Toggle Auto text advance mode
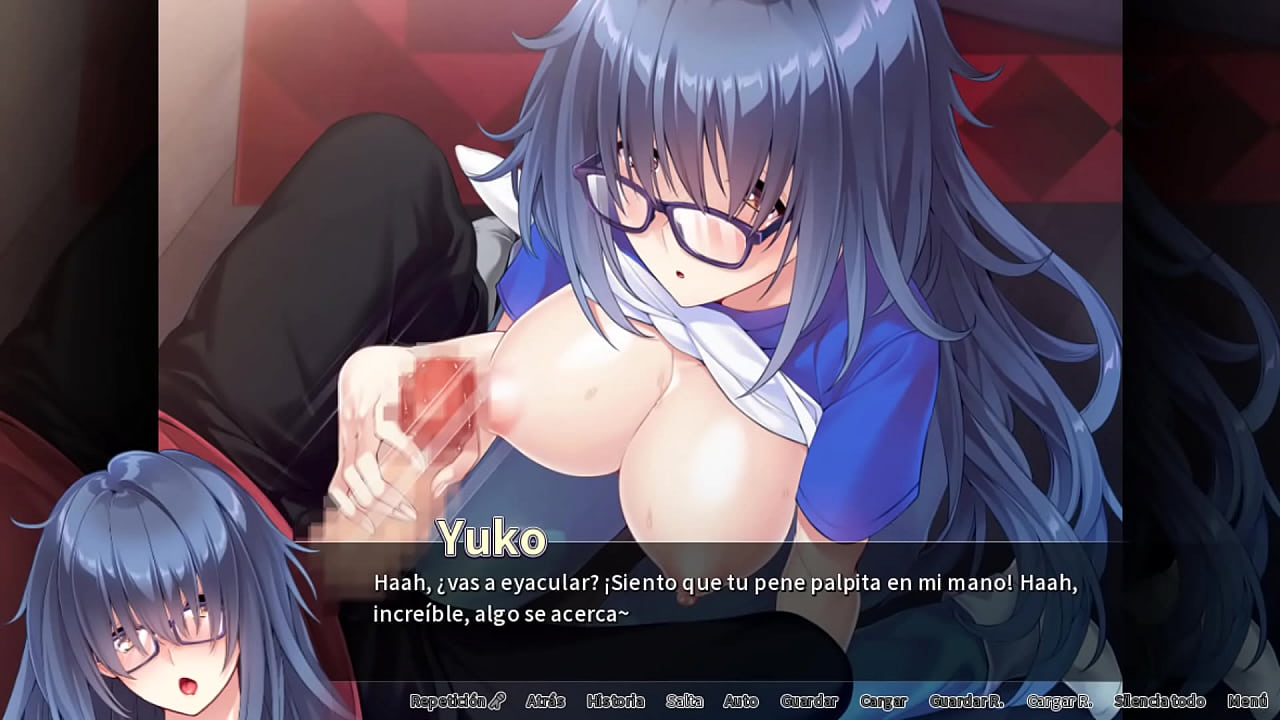This screenshot has height=720, width=1280. pyautogui.click(x=741, y=701)
